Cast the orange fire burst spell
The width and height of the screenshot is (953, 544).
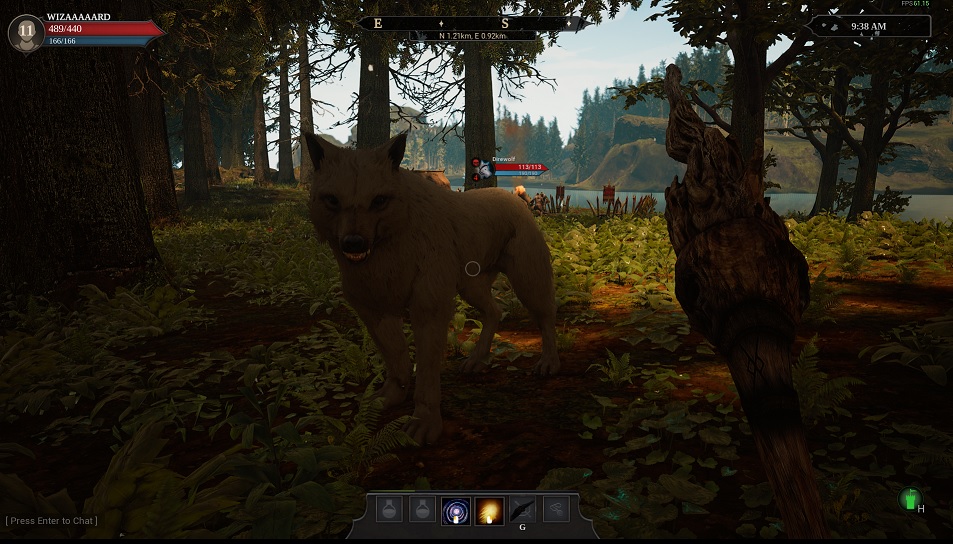point(489,510)
